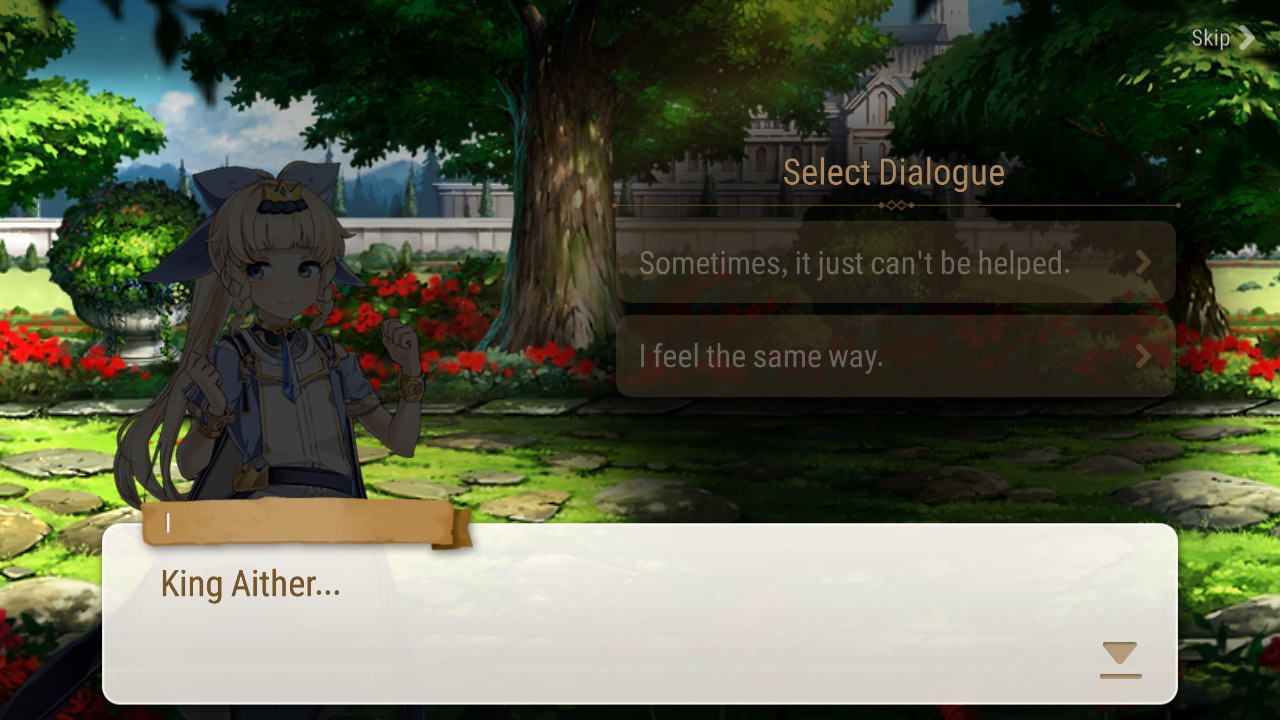The image size is (1280, 720).
Task: Advance dialogue with the down arrow
Action: (x=1120, y=659)
